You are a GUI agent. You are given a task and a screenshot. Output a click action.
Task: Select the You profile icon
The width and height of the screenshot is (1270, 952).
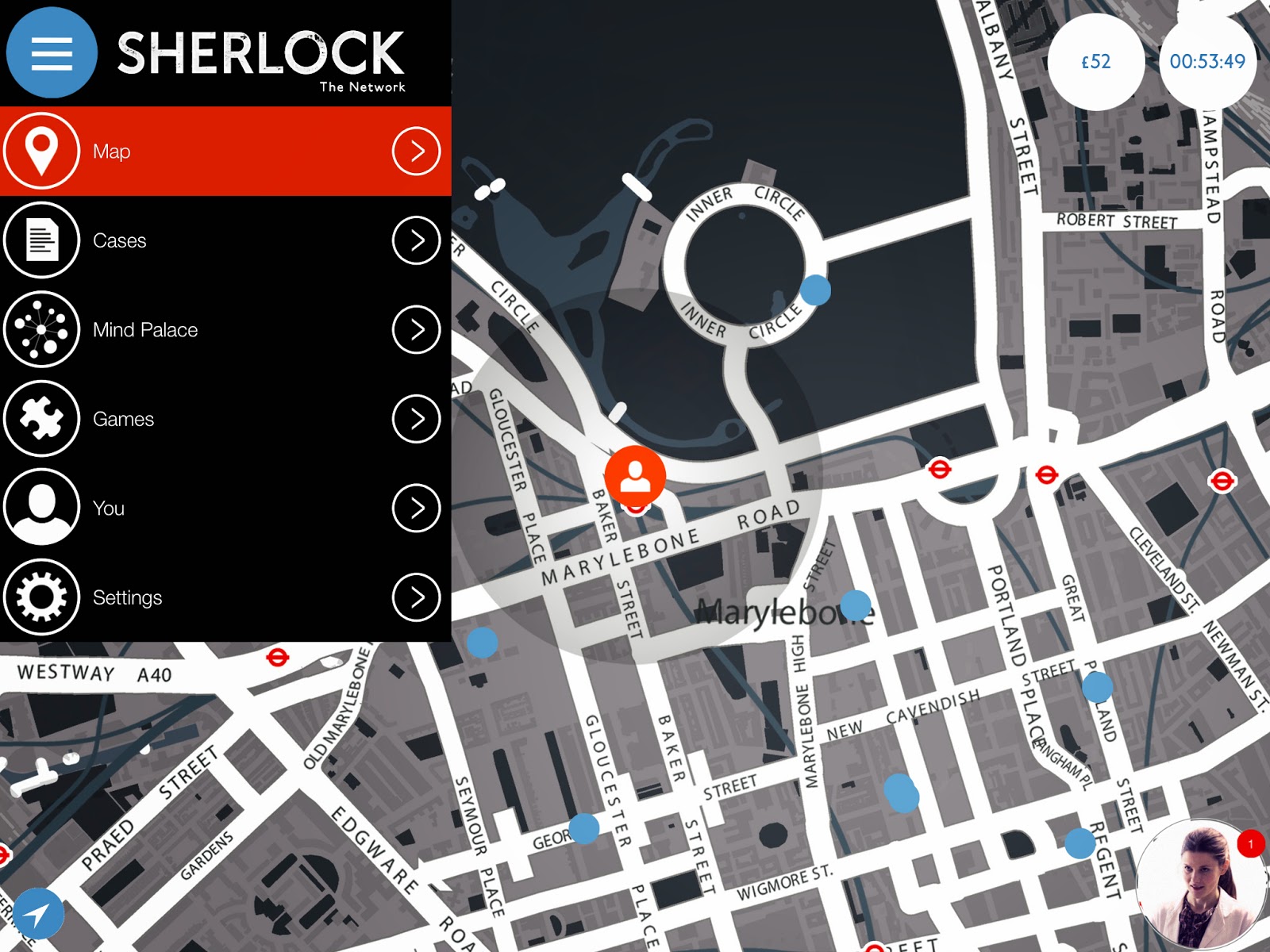click(x=41, y=509)
